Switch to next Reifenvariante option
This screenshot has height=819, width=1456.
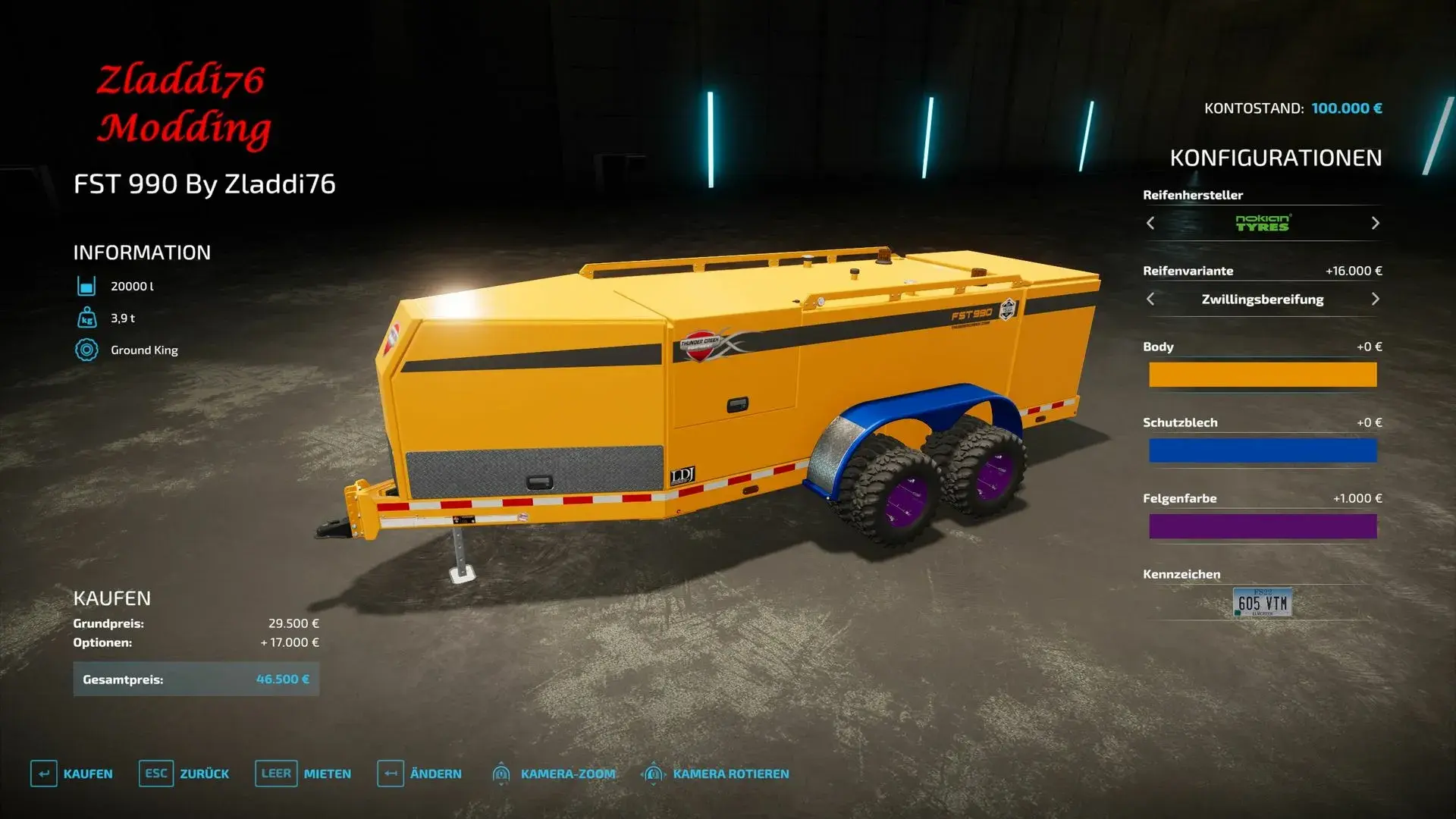tap(1375, 299)
